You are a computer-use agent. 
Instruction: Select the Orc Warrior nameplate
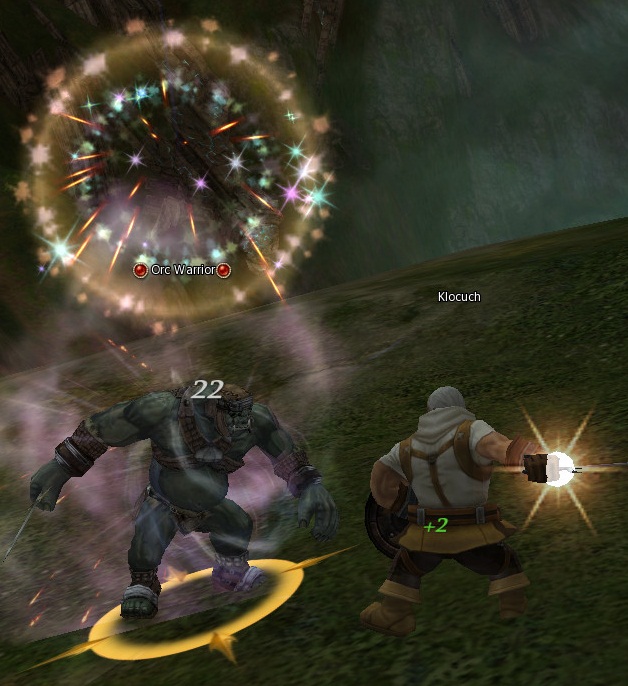pos(182,270)
